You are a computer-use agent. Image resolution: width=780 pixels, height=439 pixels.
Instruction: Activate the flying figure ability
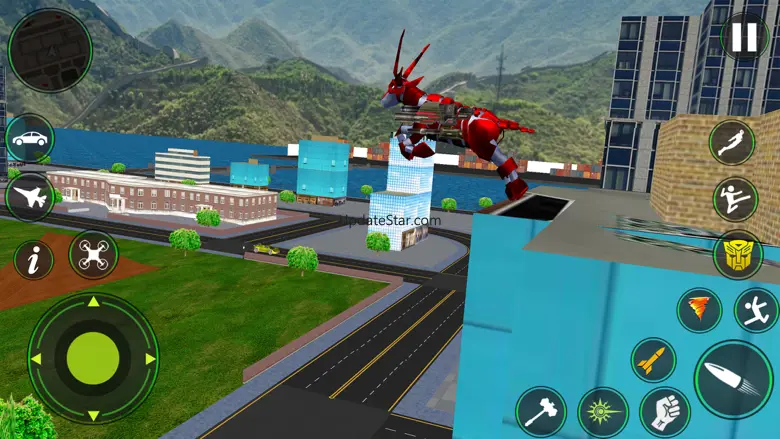pyautogui.click(x=735, y=143)
